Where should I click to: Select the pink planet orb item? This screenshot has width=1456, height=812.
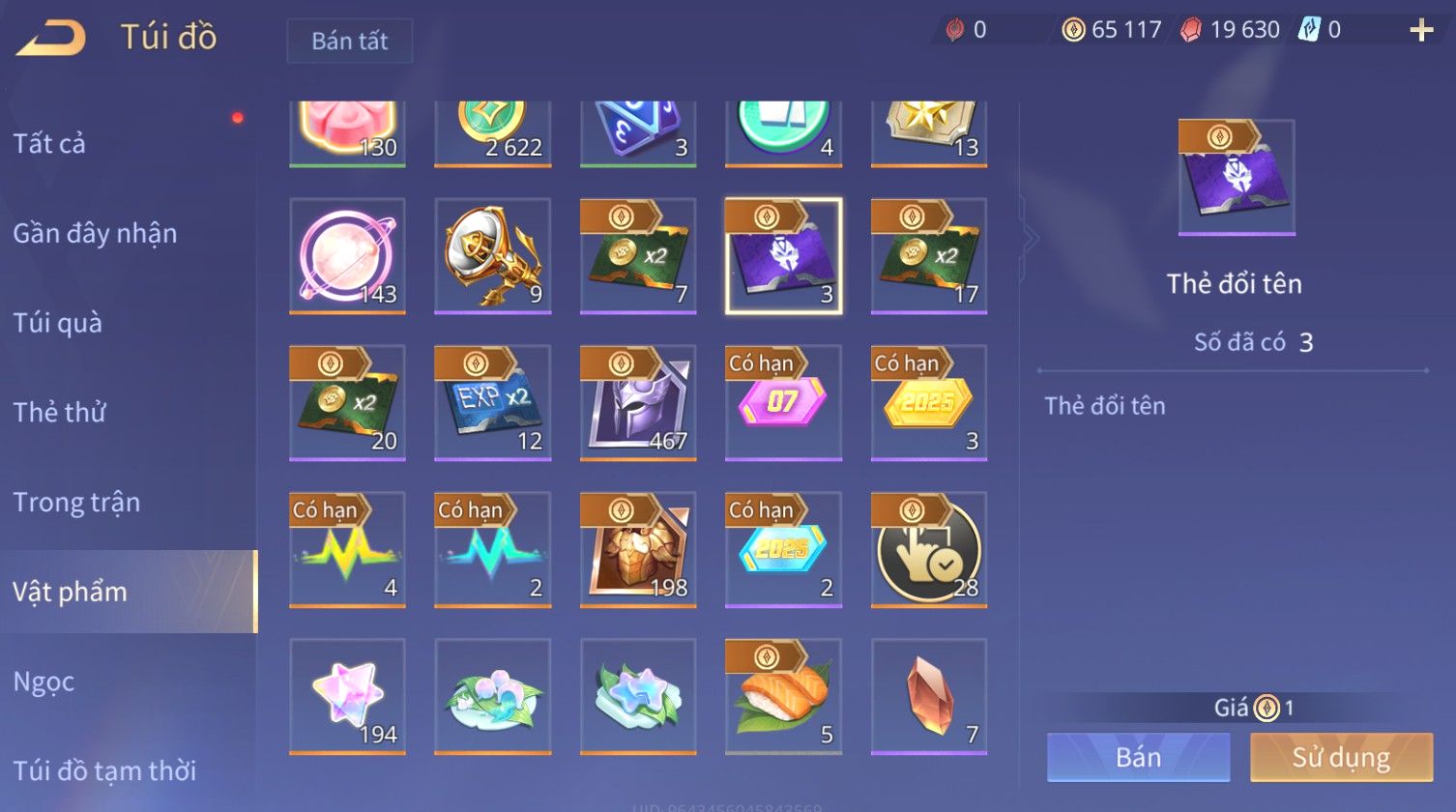(x=347, y=255)
